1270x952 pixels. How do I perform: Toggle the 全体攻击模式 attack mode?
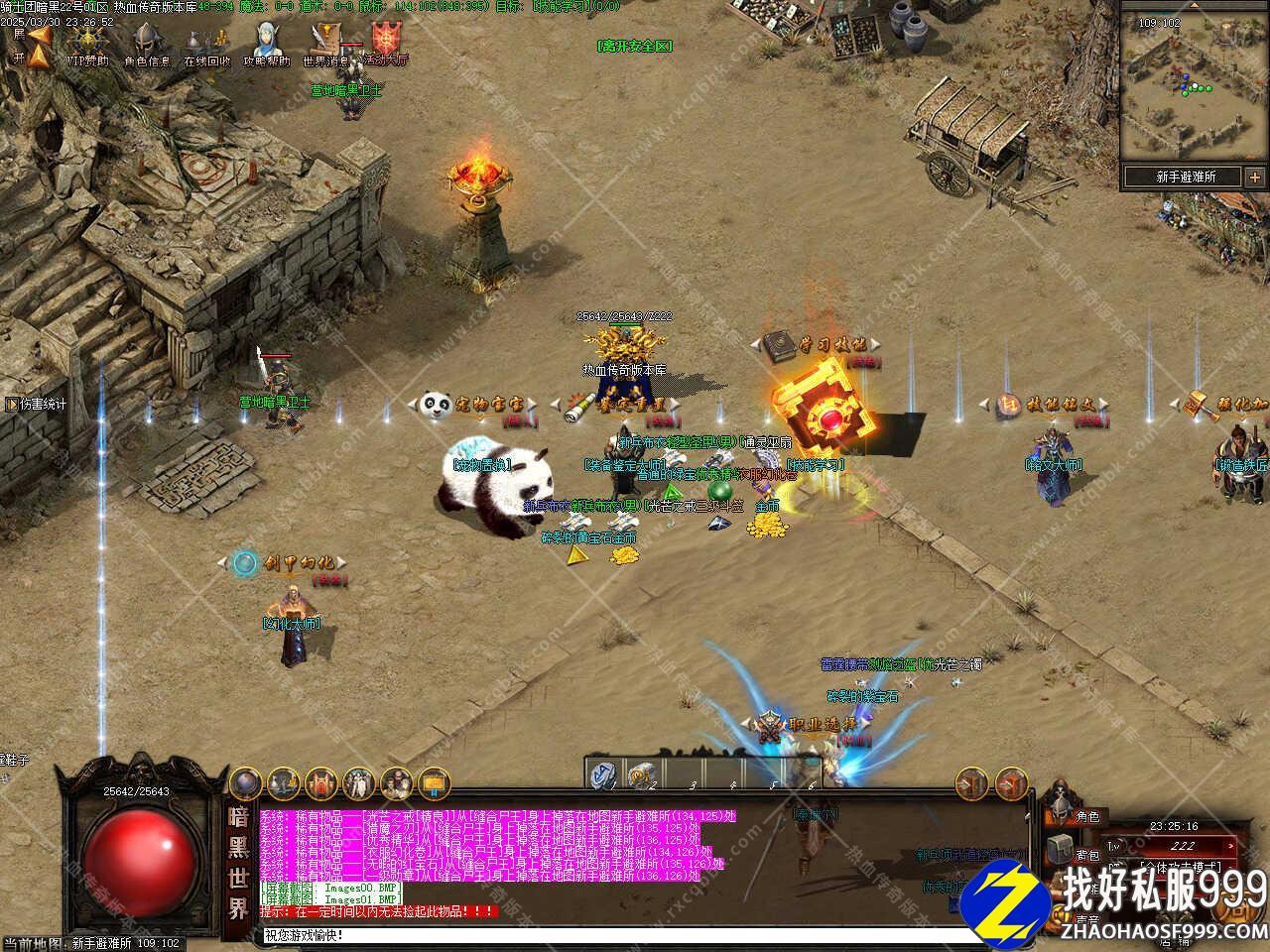(x=1182, y=865)
